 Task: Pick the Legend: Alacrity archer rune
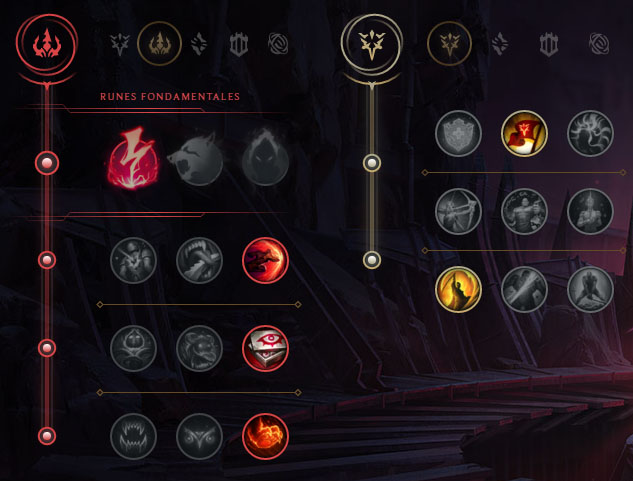[x=459, y=211]
